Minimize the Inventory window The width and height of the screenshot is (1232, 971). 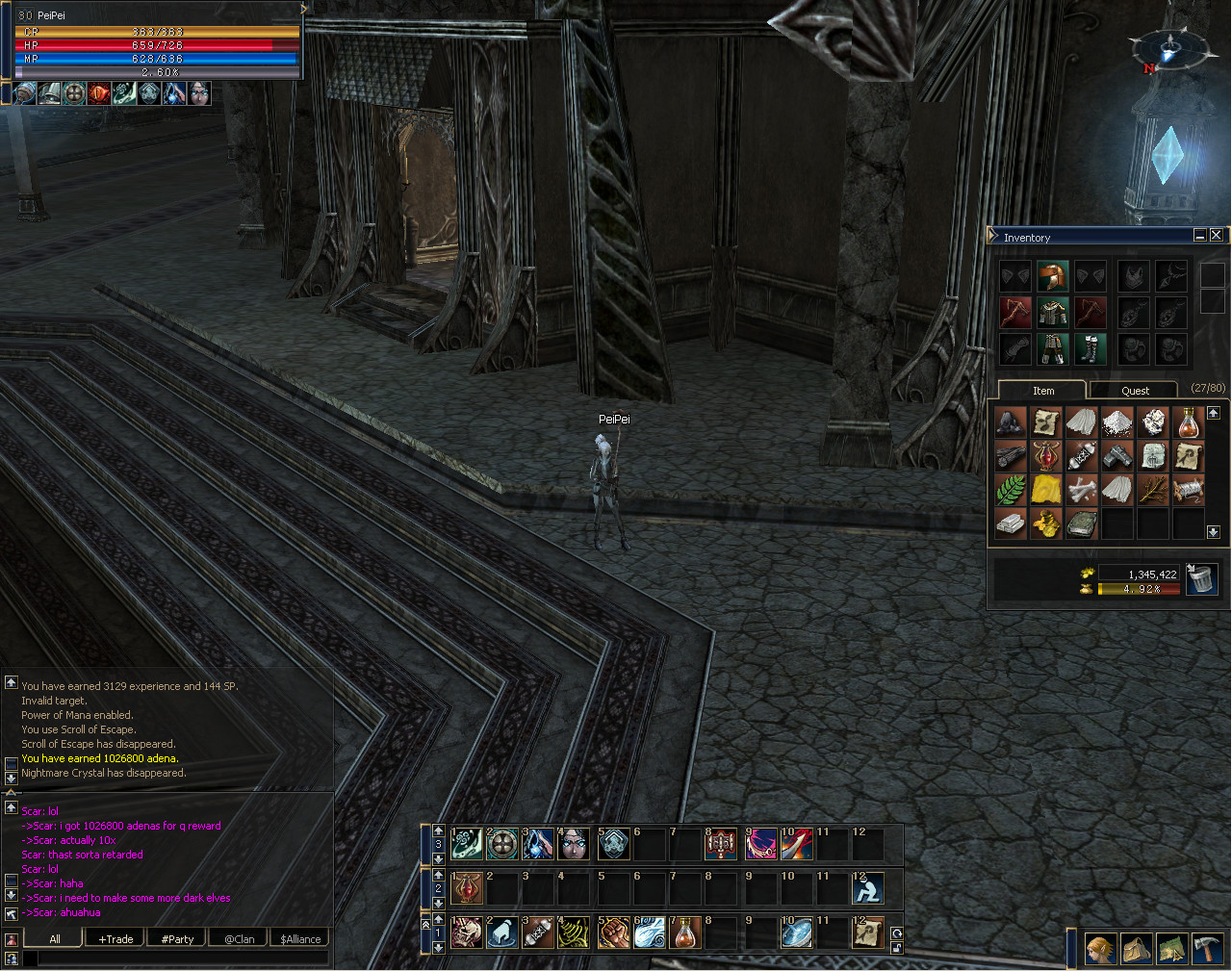(x=1200, y=236)
